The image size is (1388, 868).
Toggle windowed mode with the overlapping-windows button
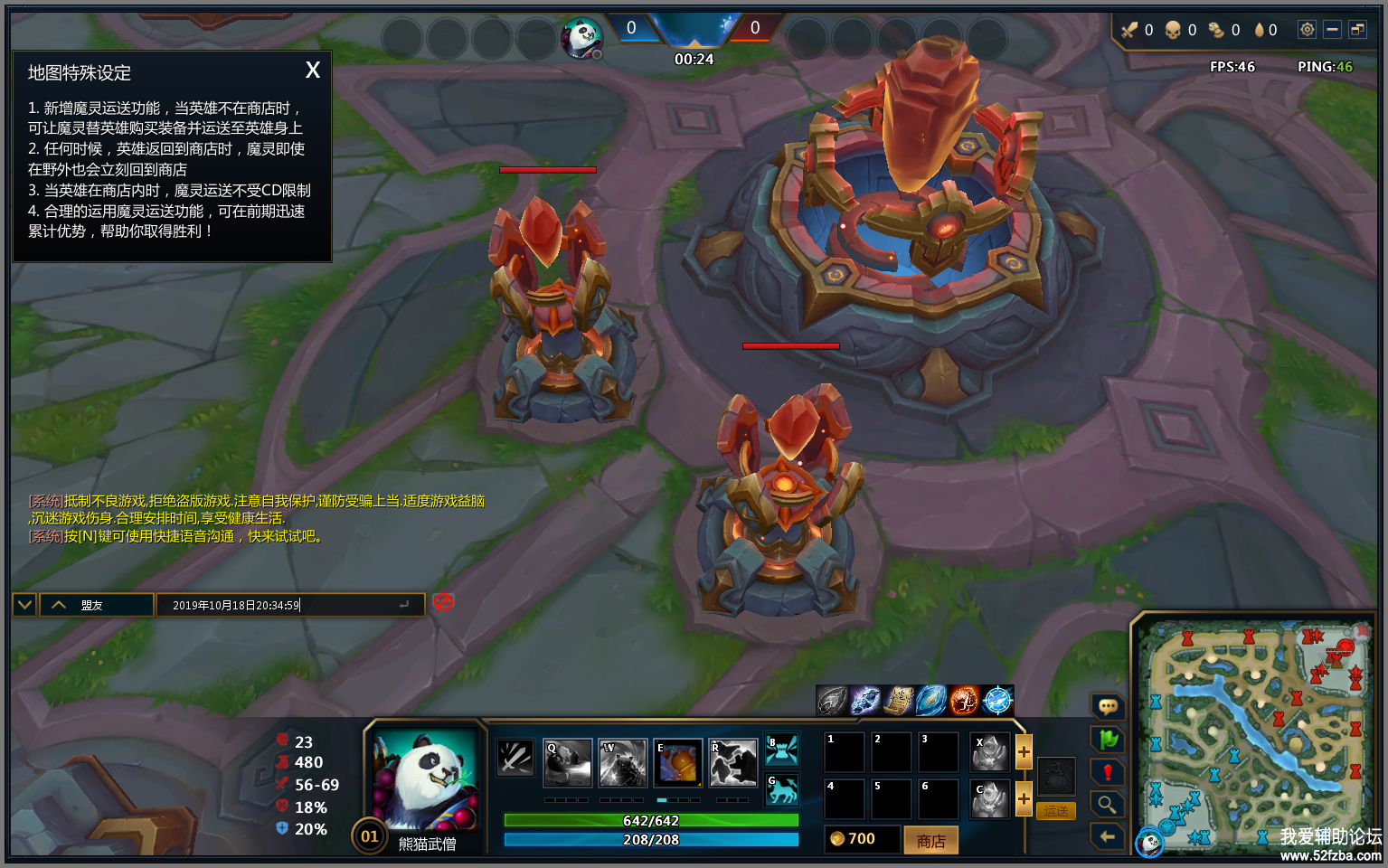[1357, 30]
